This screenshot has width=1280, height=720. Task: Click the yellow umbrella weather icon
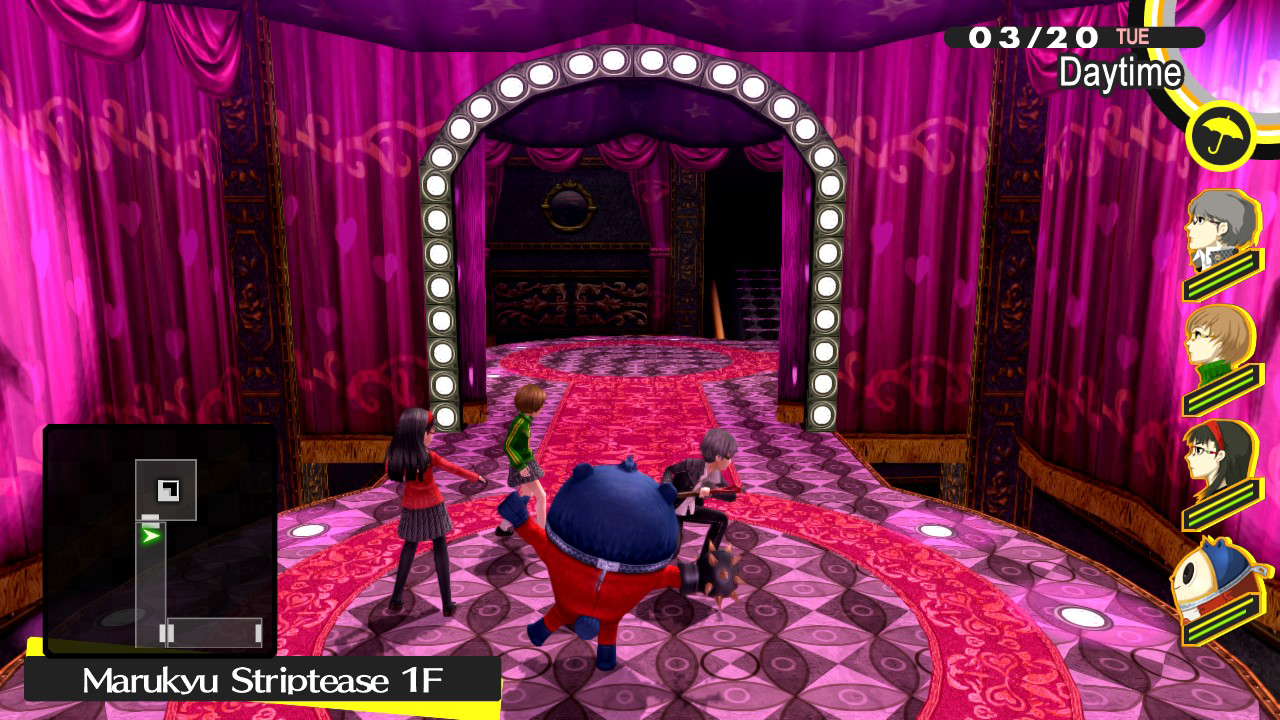click(x=1220, y=137)
